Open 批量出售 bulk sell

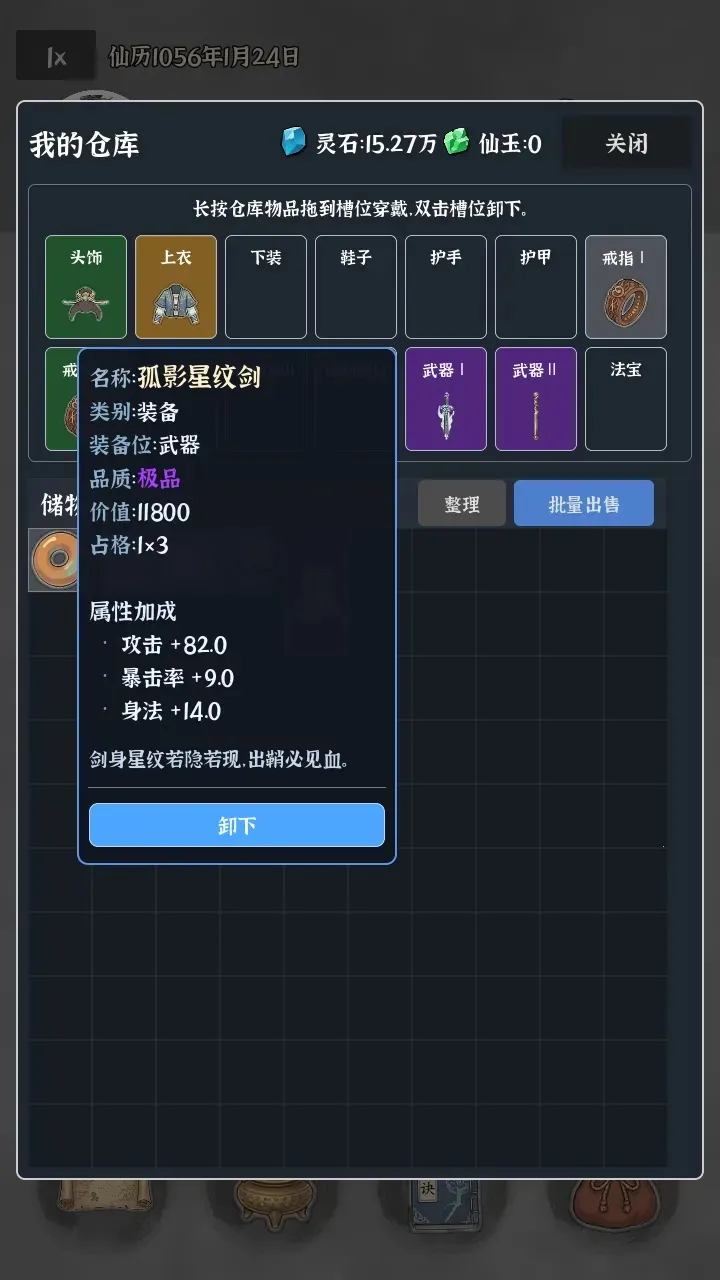coord(583,504)
